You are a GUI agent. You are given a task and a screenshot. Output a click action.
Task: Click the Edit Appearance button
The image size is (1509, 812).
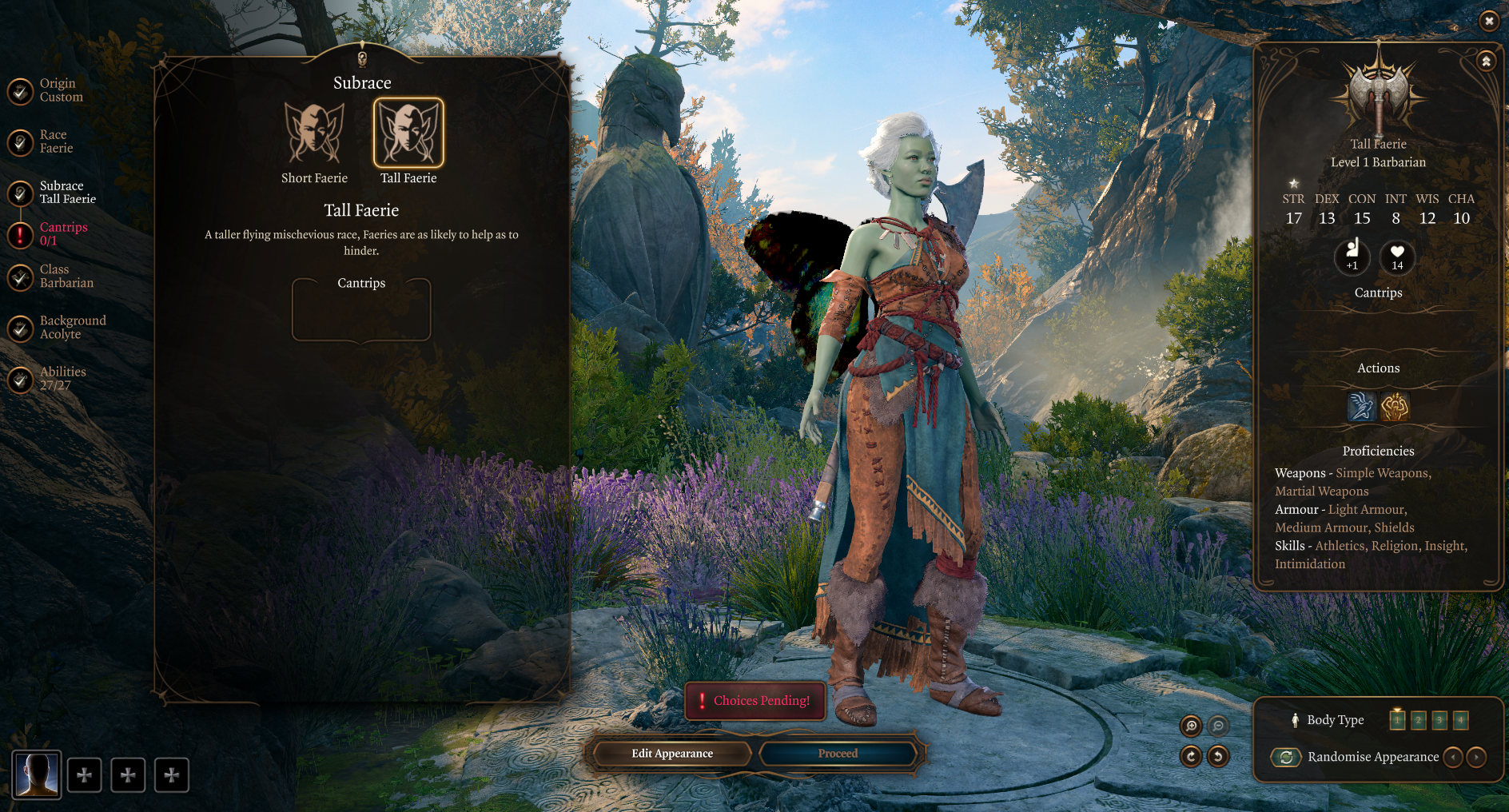tap(671, 754)
